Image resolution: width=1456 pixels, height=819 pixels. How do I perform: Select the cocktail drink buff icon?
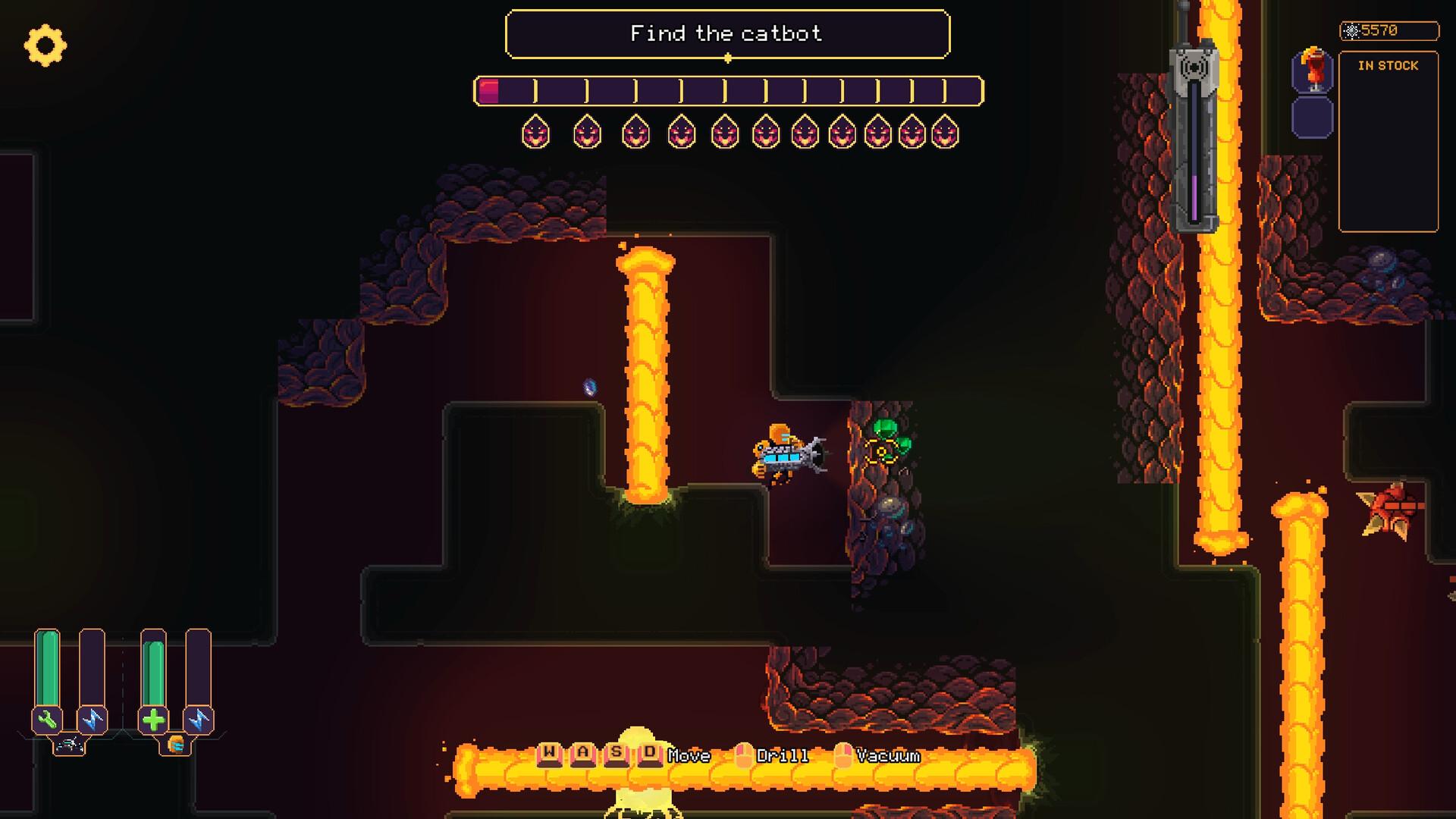[x=1313, y=68]
